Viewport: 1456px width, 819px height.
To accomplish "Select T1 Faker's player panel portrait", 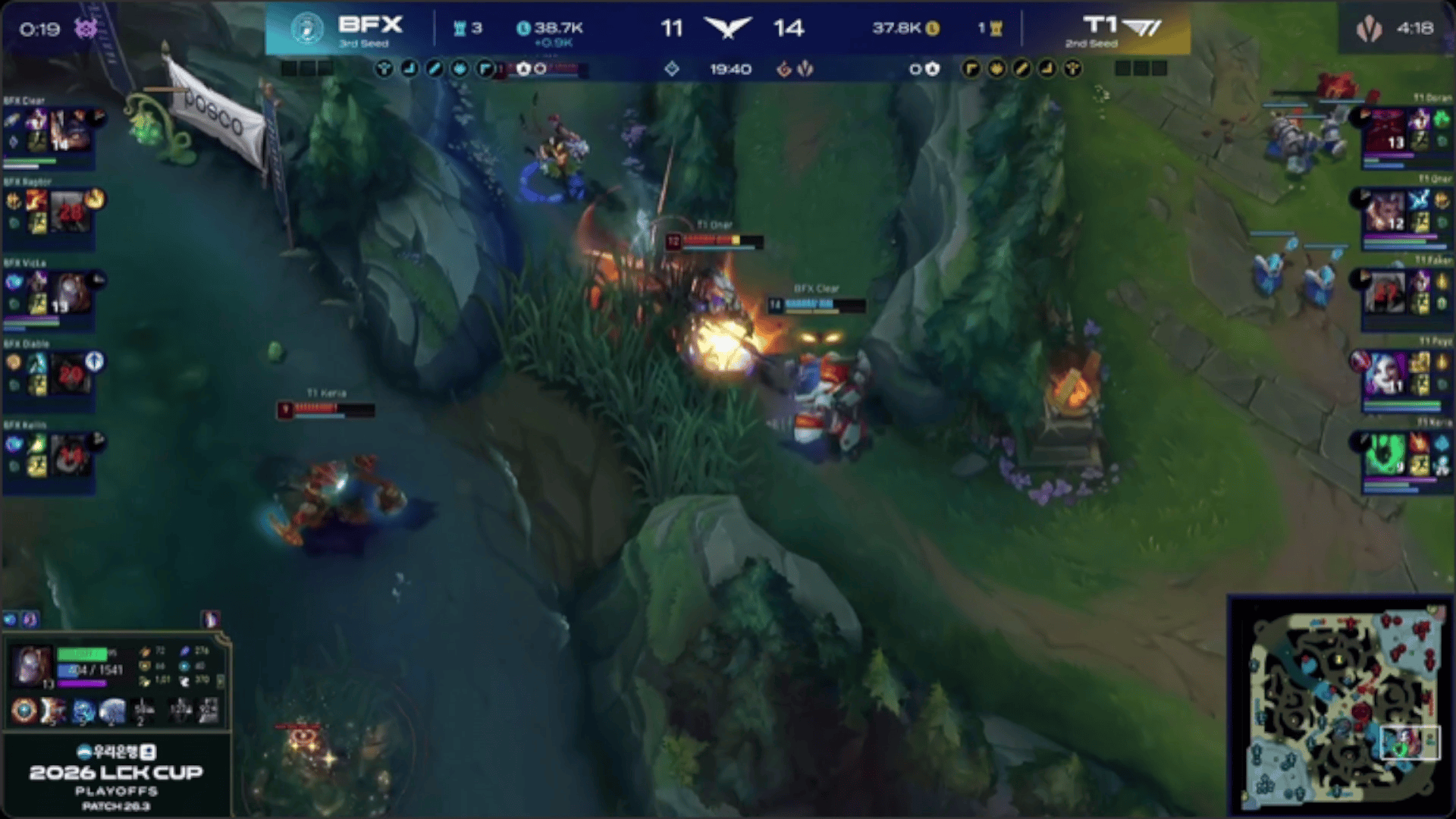I will [x=1385, y=293].
